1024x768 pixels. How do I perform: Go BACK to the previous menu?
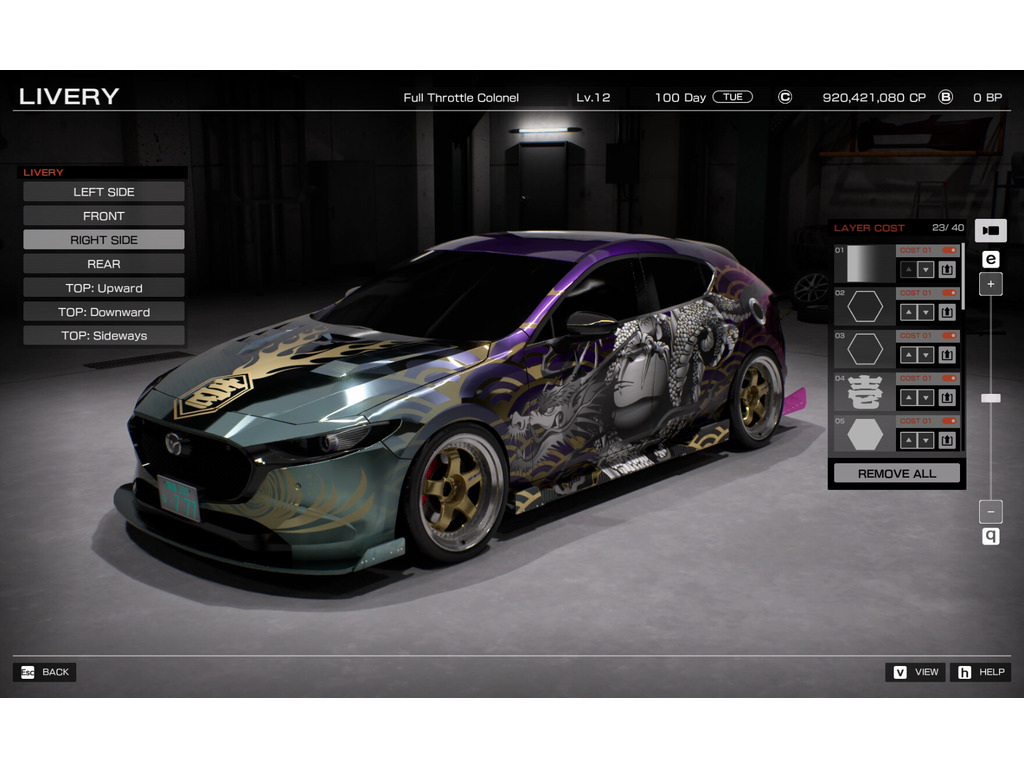pyautogui.click(x=45, y=672)
